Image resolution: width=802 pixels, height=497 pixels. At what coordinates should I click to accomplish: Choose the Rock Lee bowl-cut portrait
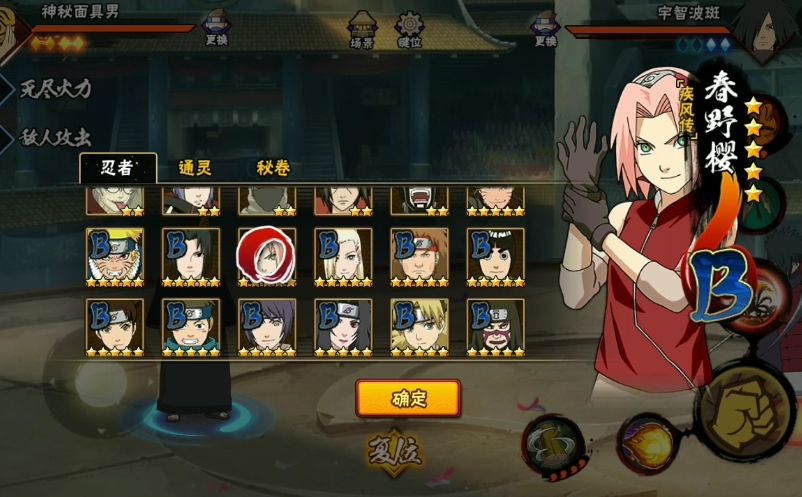coord(495,257)
